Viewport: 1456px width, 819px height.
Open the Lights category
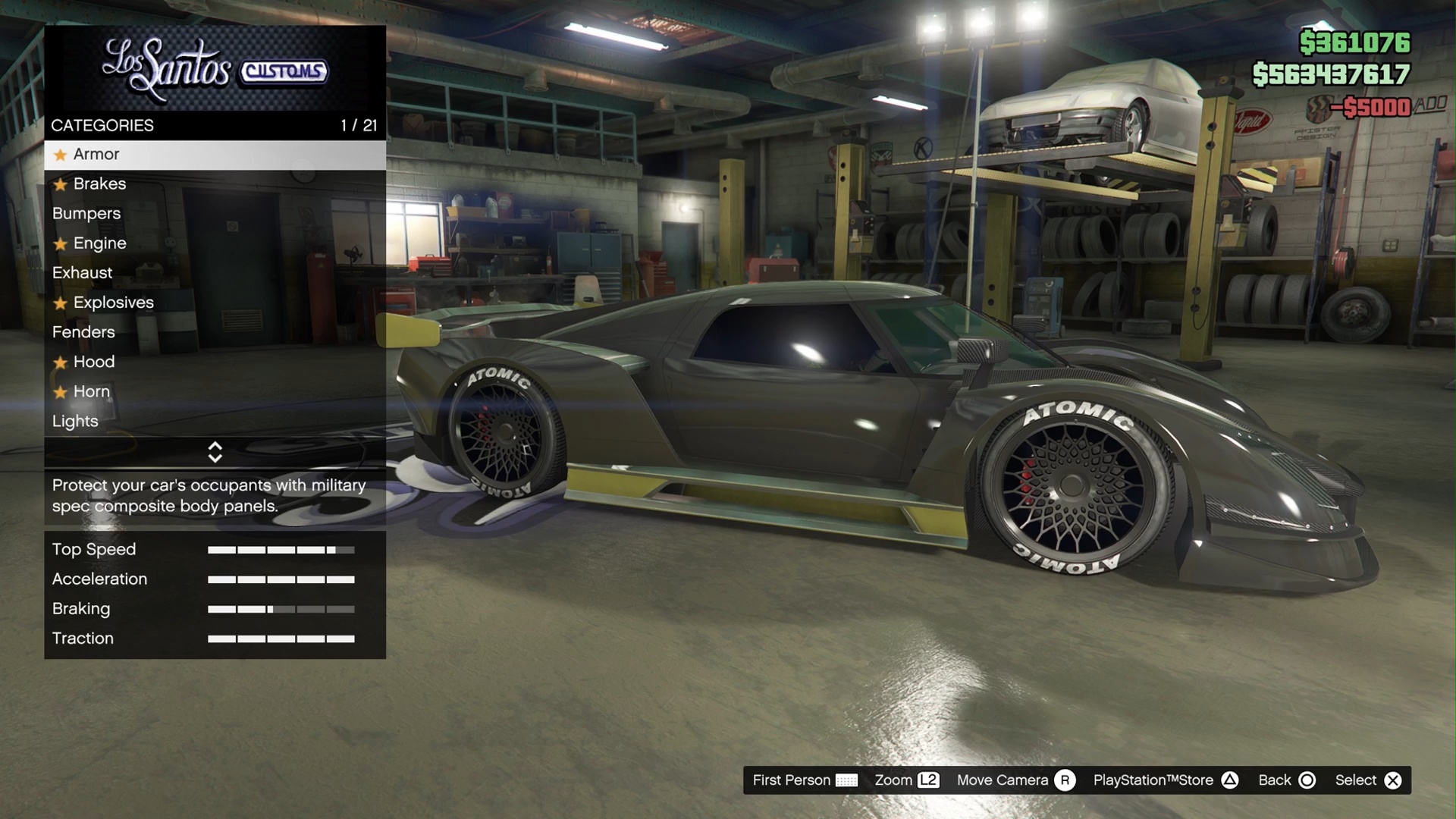click(x=75, y=421)
